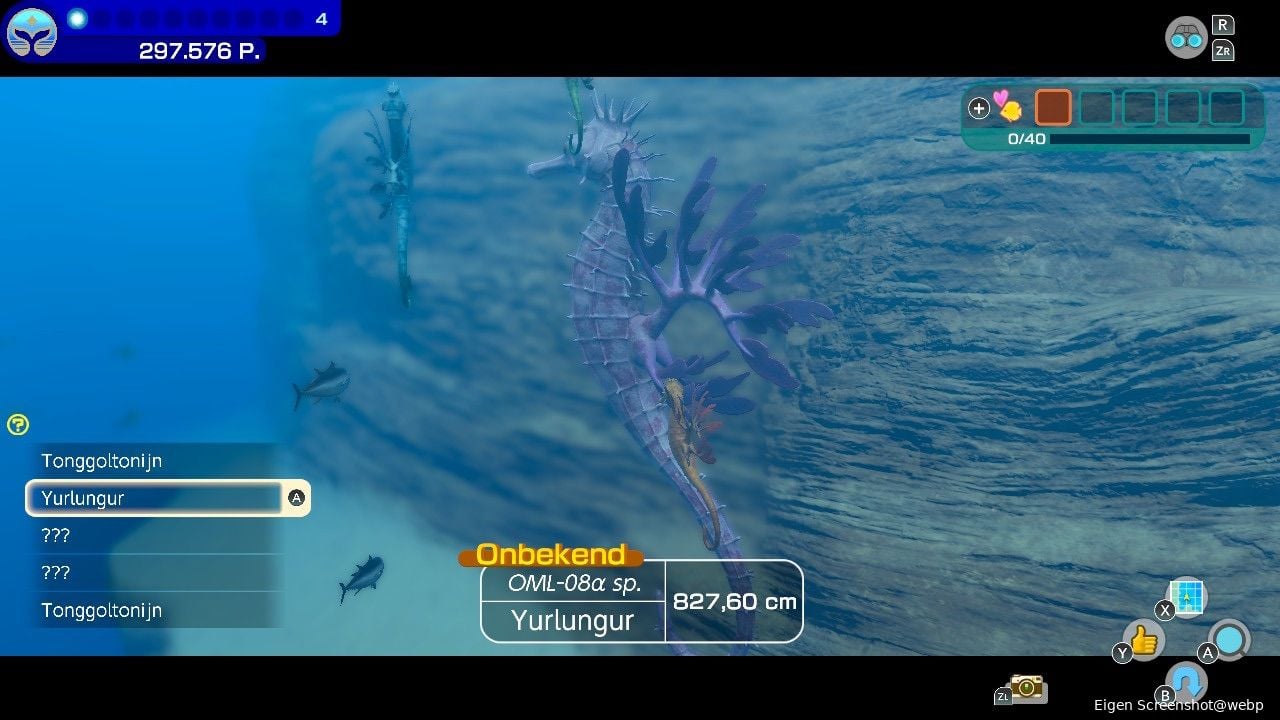Click the 297.576 P. points display
This screenshot has width=1280, height=720.
coord(198,51)
